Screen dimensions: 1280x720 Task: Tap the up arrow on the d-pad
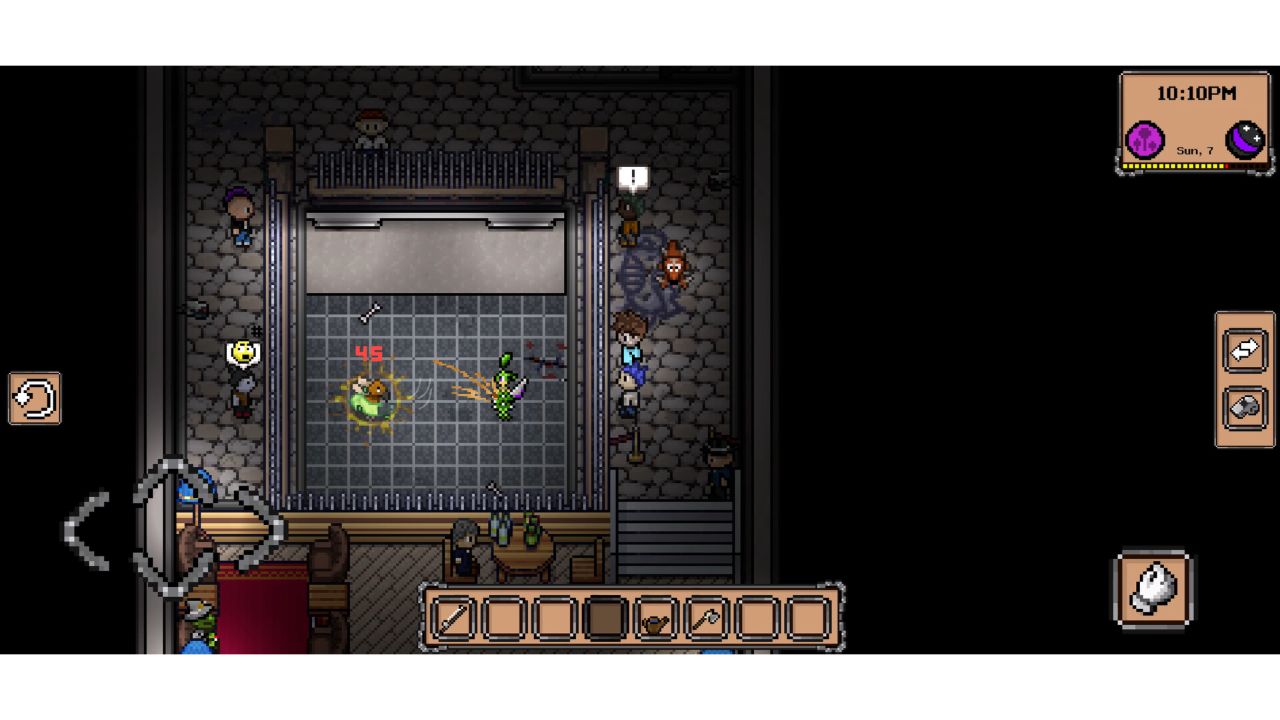172,480
